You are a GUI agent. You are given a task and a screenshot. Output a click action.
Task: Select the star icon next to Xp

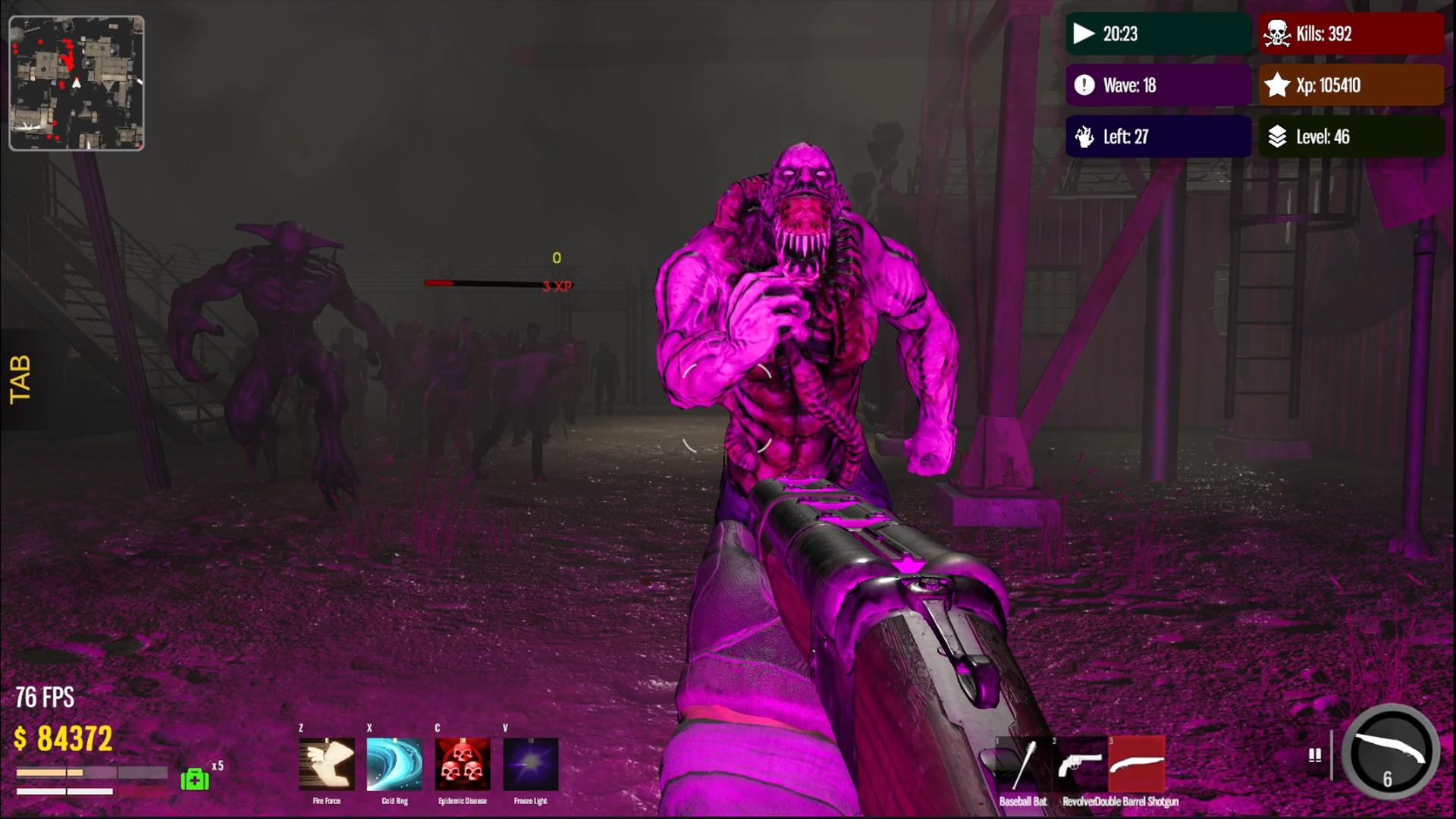[1278, 86]
